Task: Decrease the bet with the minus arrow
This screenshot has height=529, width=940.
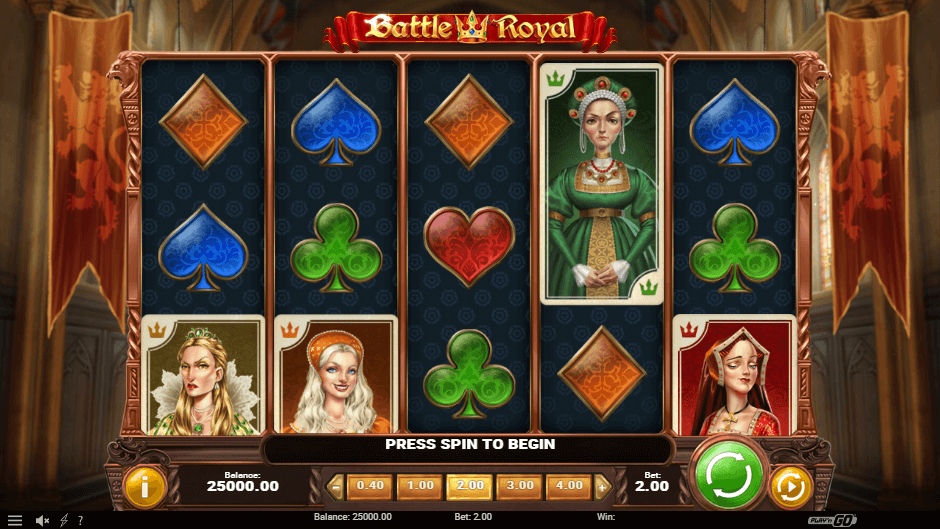Action: [x=336, y=487]
